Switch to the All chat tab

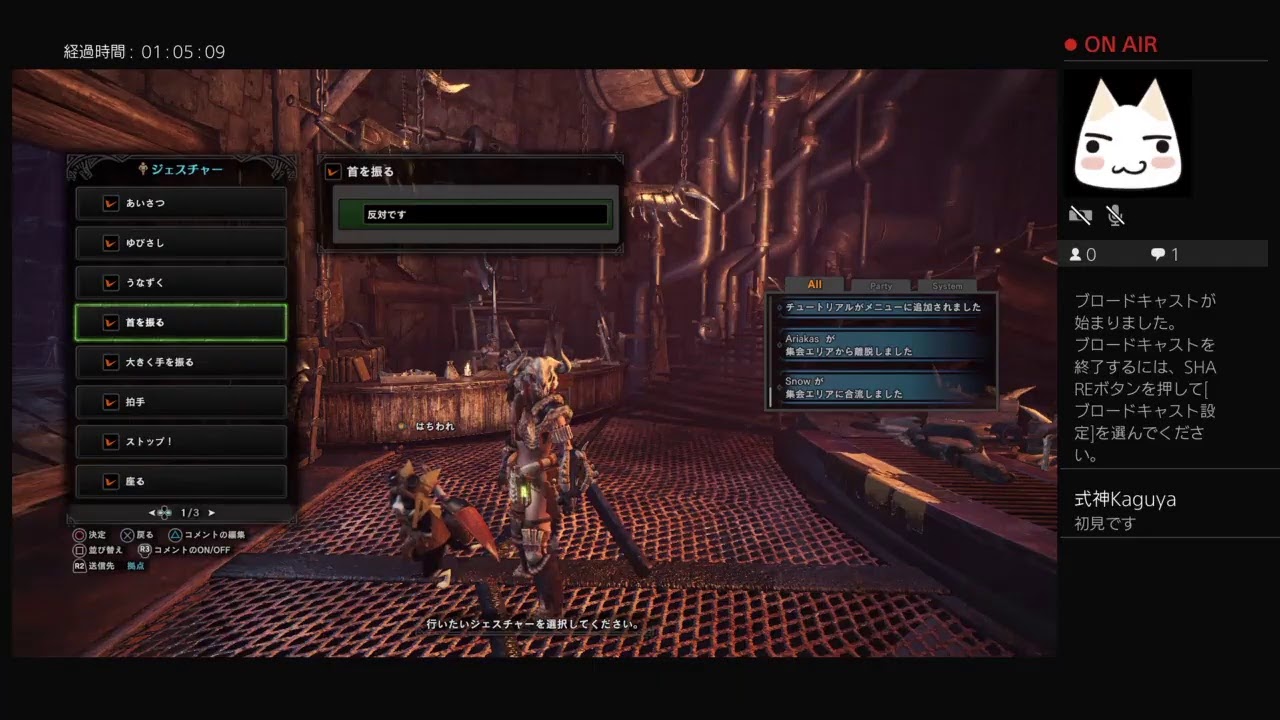coord(814,285)
